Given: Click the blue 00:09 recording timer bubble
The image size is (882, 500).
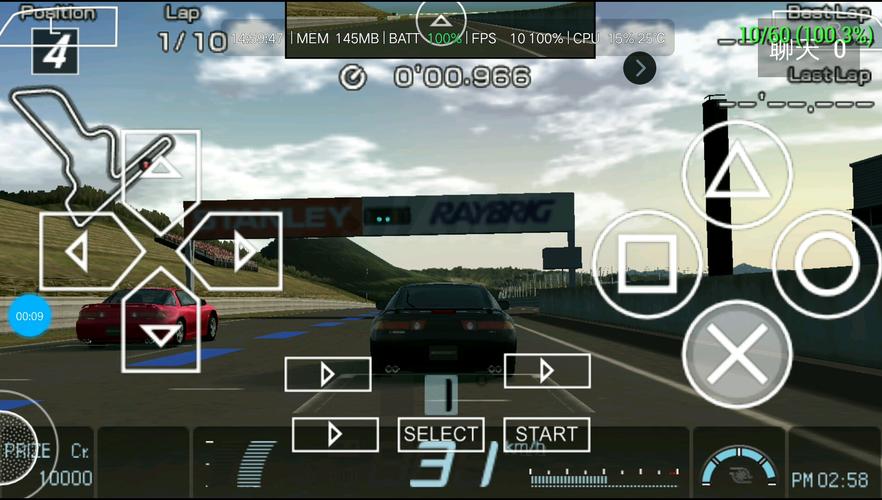Looking at the screenshot, I should click(29, 316).
